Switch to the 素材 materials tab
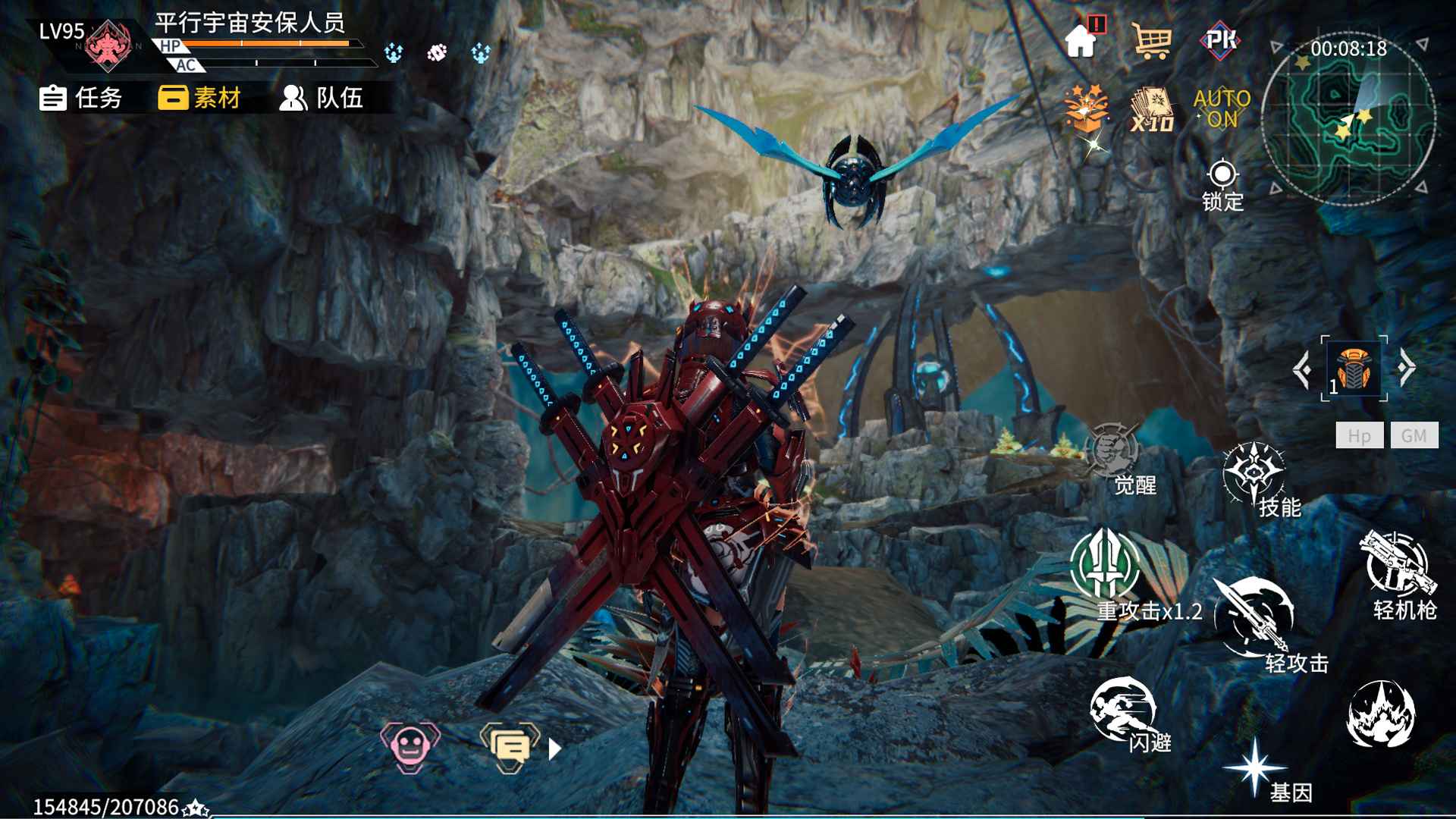This screenshot has width=1456, height=819. 199,98
